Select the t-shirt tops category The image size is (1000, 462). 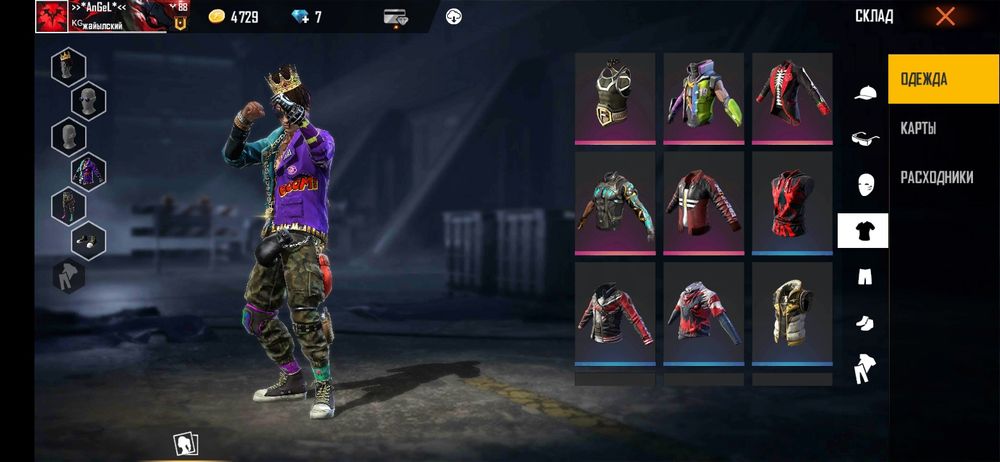click(x=862, y=231)
